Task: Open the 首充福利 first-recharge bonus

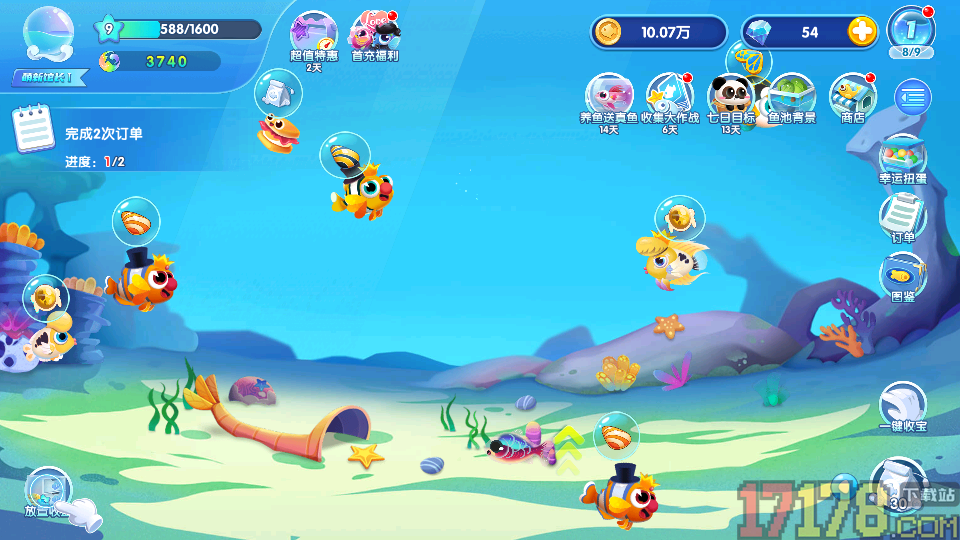Action: pyautogui.click(x=375, y=38)
